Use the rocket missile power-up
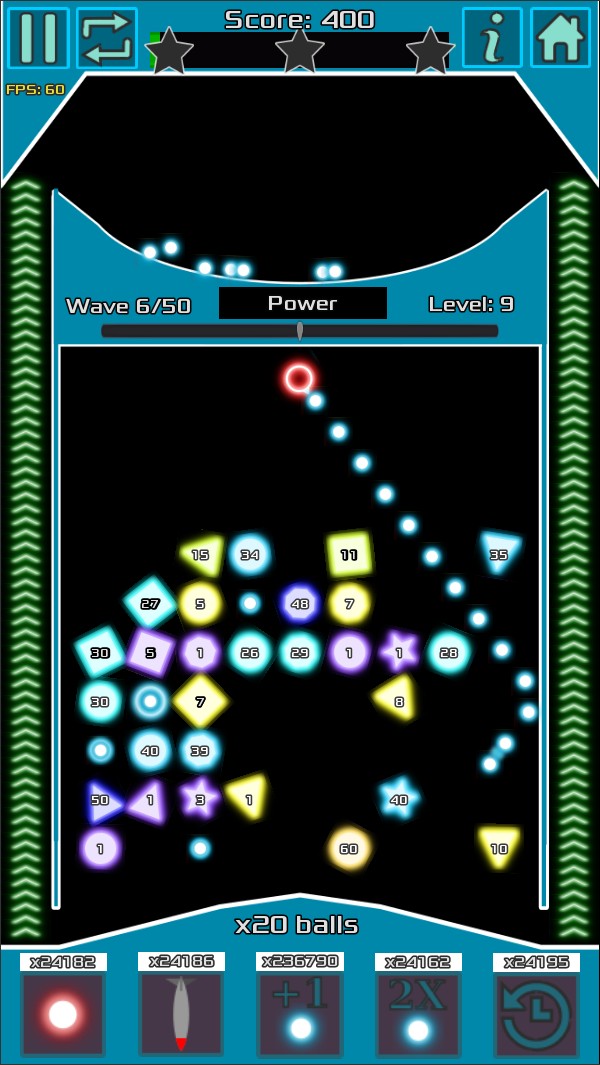 pos(181,1014)
